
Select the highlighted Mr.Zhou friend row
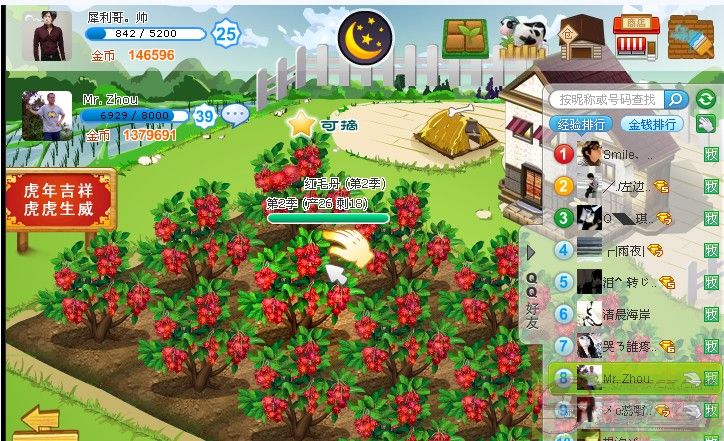pyautogui.click(x=625, y=378)
